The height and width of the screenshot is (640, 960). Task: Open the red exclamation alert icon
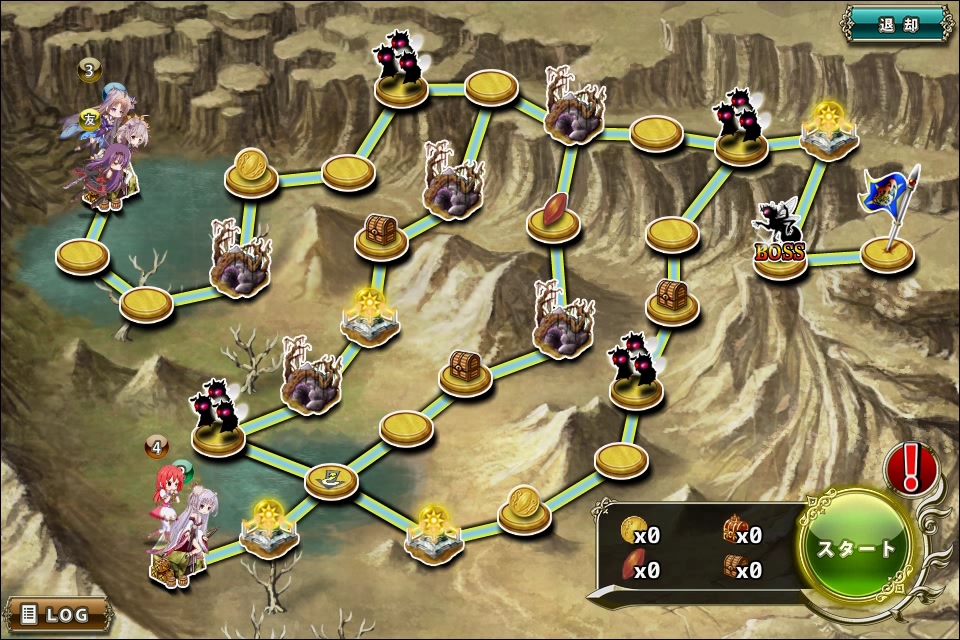[911, 467]
